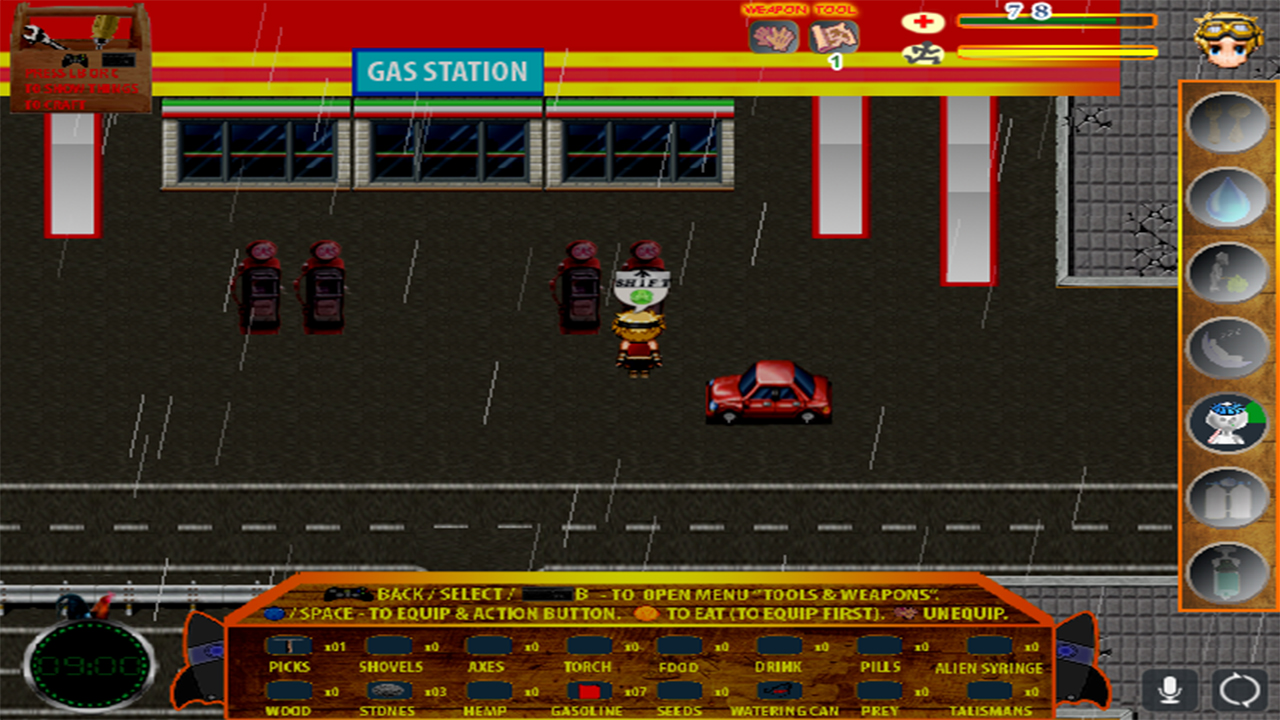The image size is (1280, 720).
Task: Click the water droplet thirst icon
Action: coord(1228,200)
